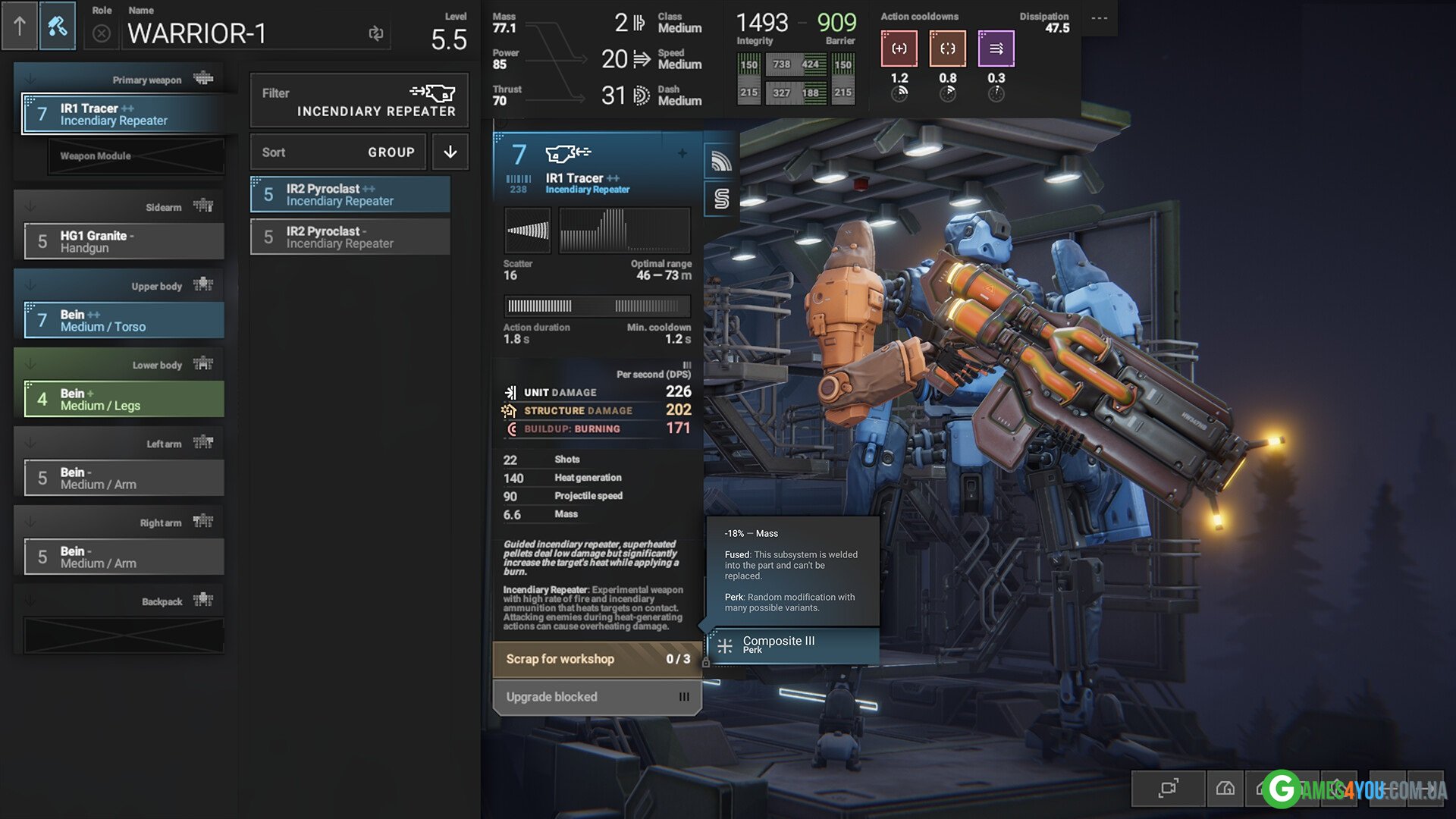Open the Incendiary Repeater filter
Screen dimensions: 1456x819
coord(359,102)
